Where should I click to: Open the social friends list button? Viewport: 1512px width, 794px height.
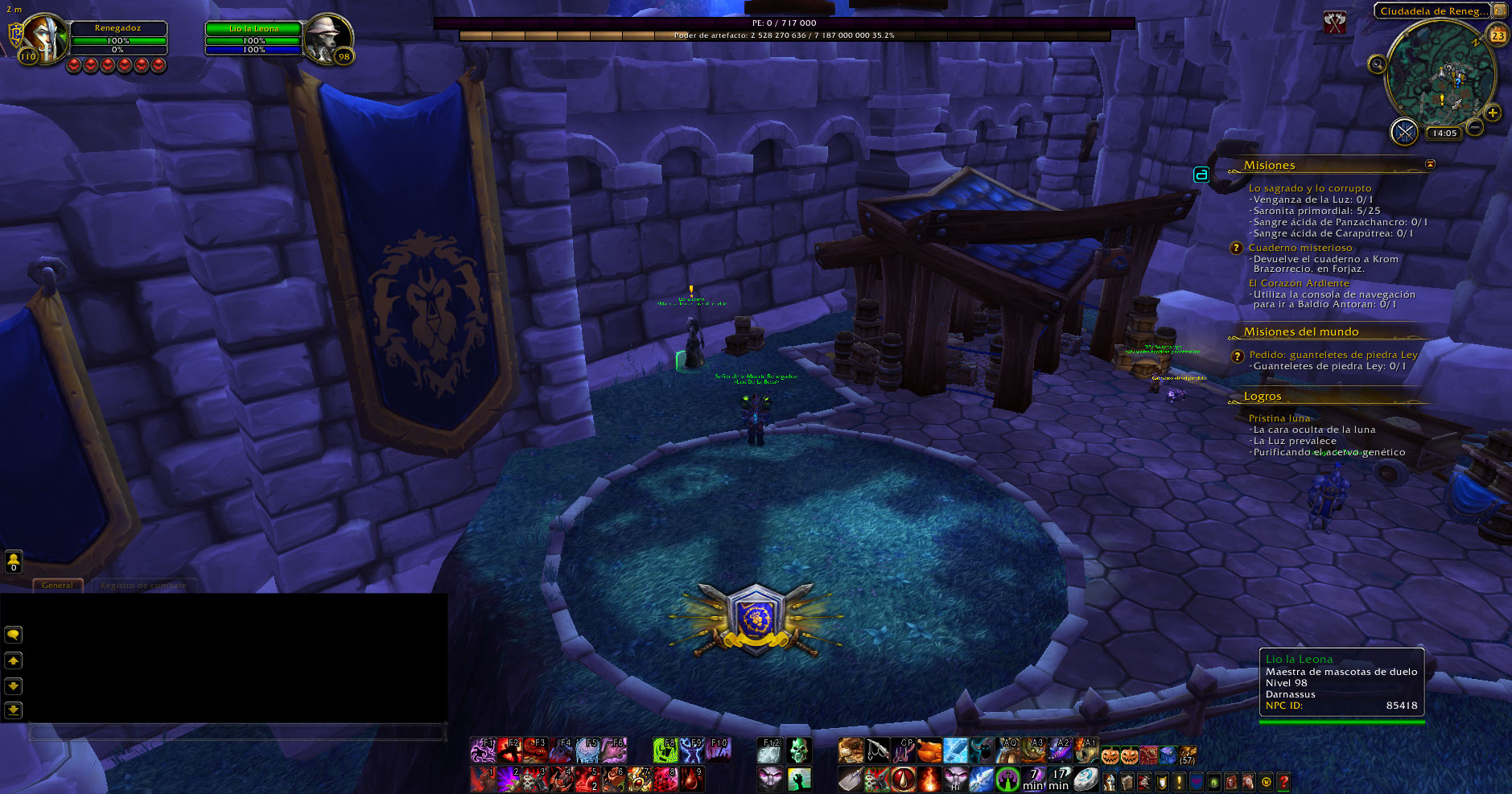pyautogui.click(x=14, y=561)
